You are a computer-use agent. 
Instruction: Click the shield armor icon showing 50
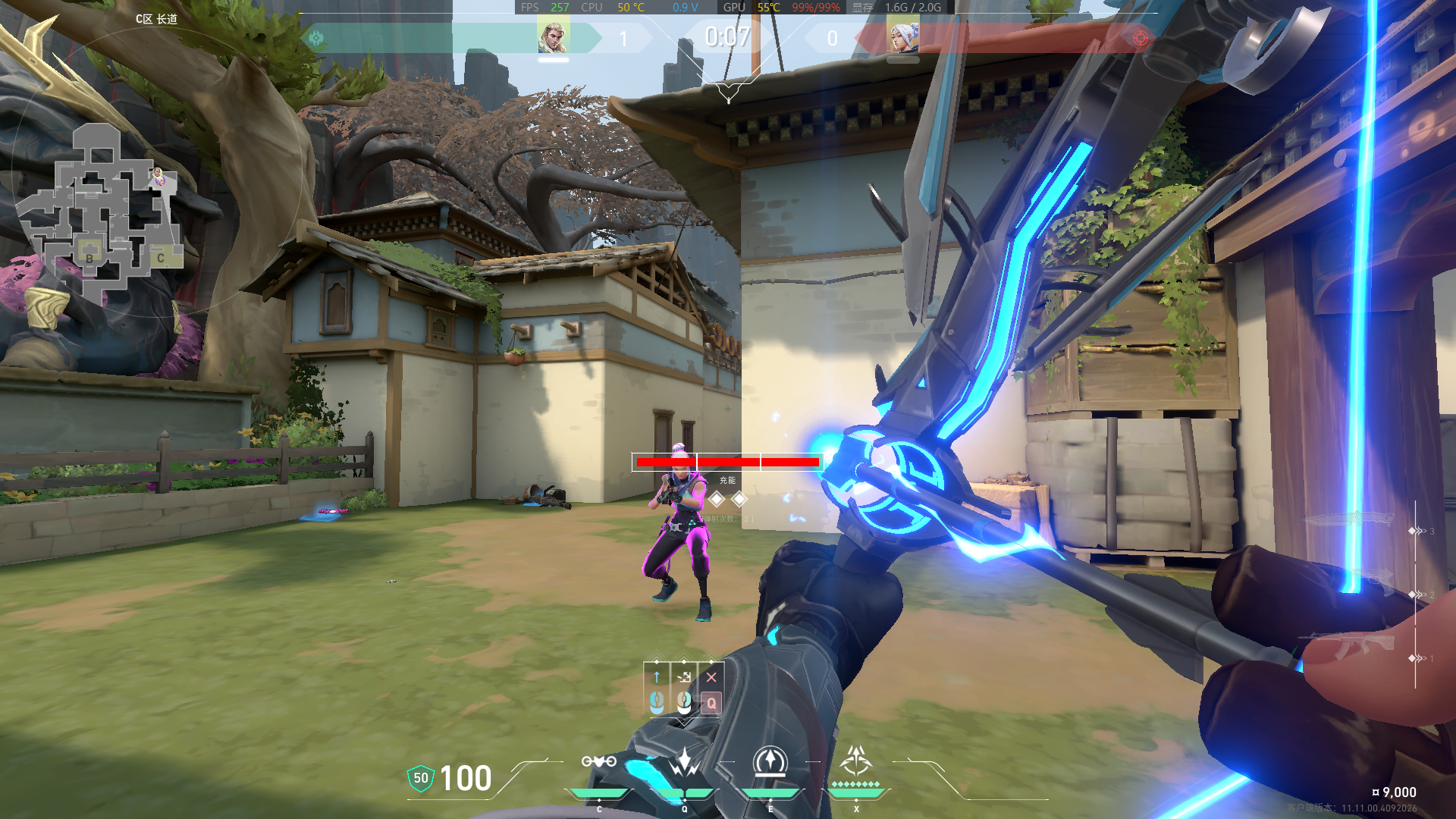420,778
